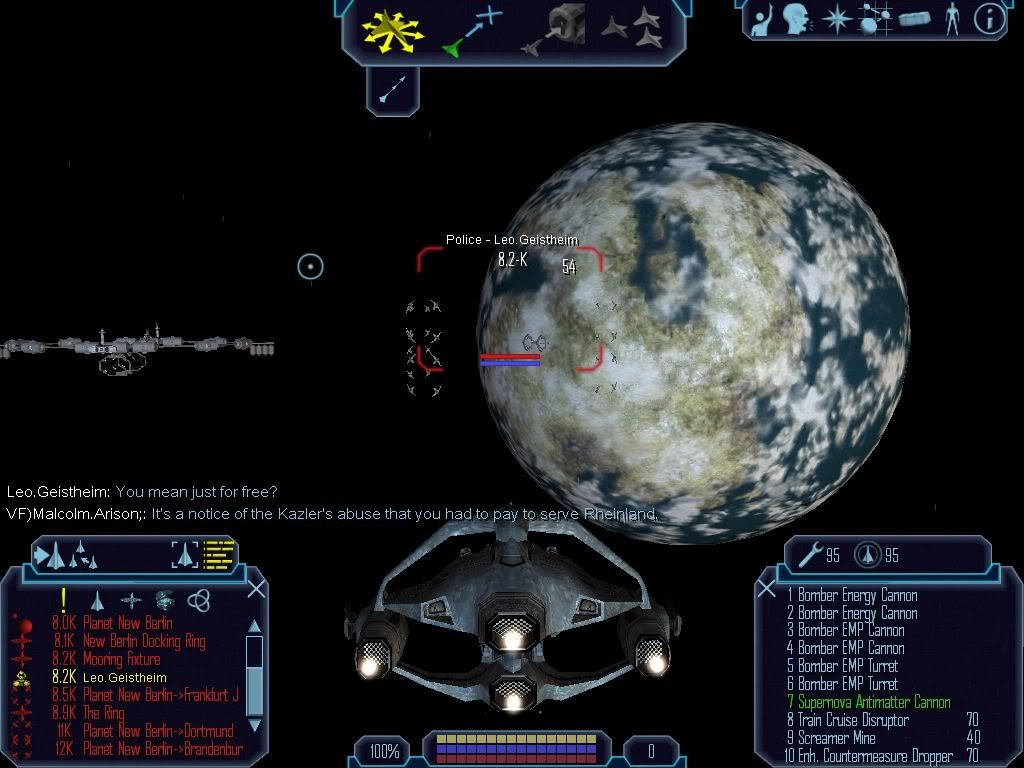Open the chat speaking-head icon

pyautogui.click(x=795, y=19)
